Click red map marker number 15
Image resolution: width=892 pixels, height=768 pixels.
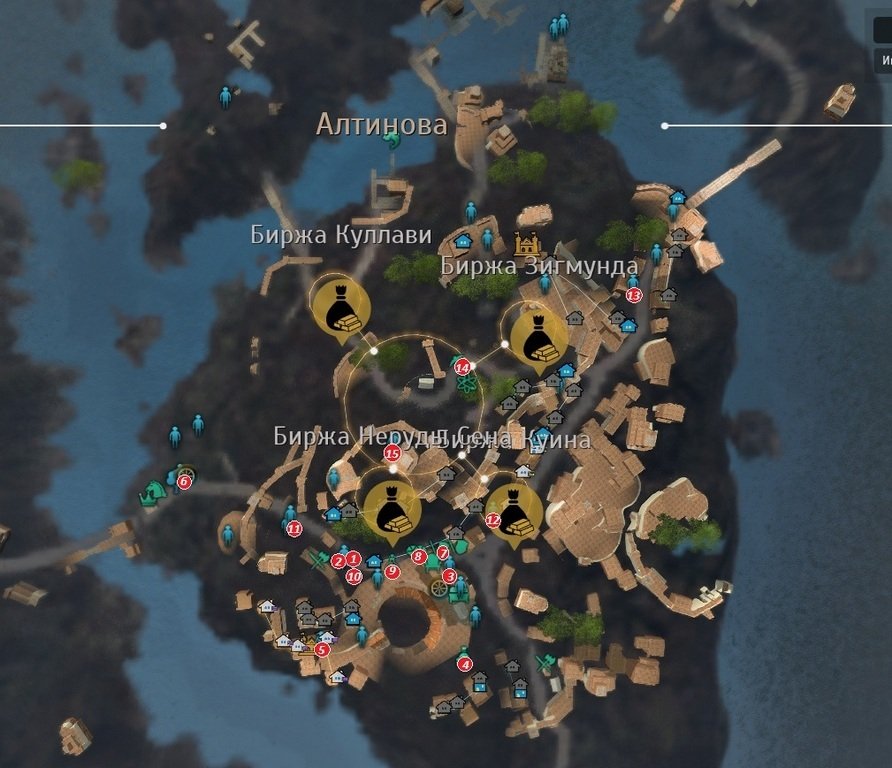pos(392,452)
